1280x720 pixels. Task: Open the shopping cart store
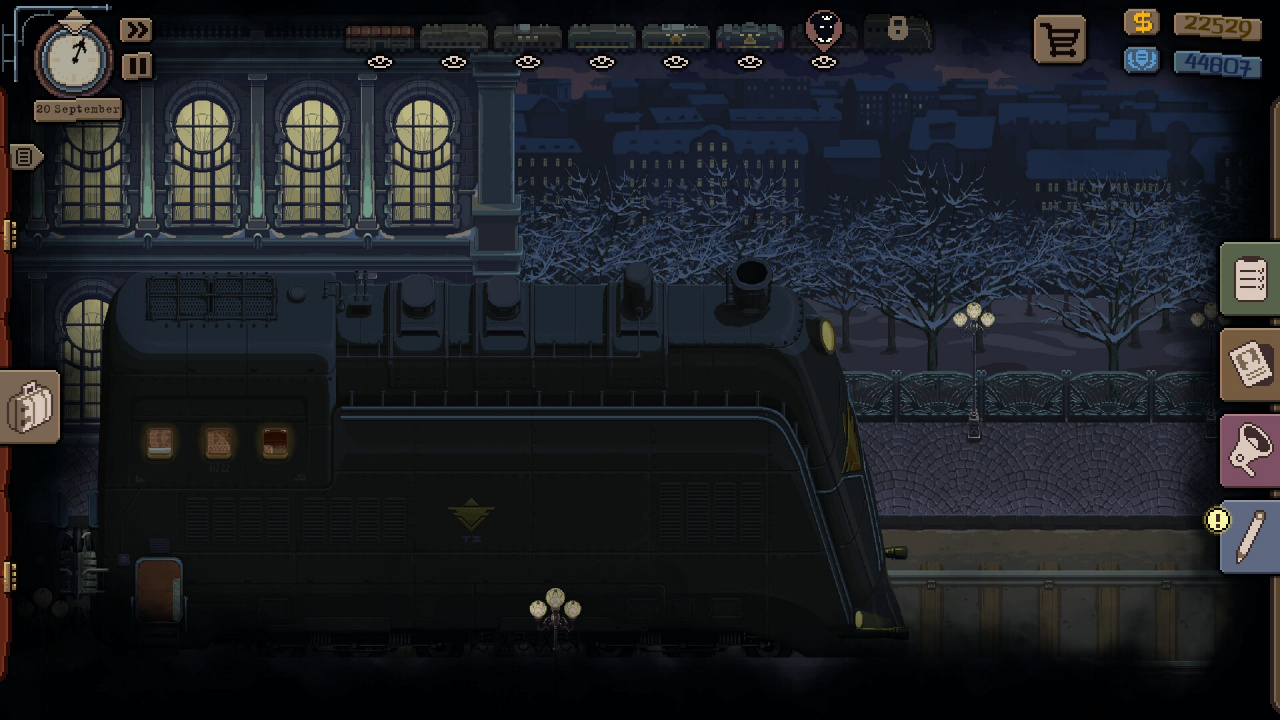pyautogui.click(x=1059, y=40)
